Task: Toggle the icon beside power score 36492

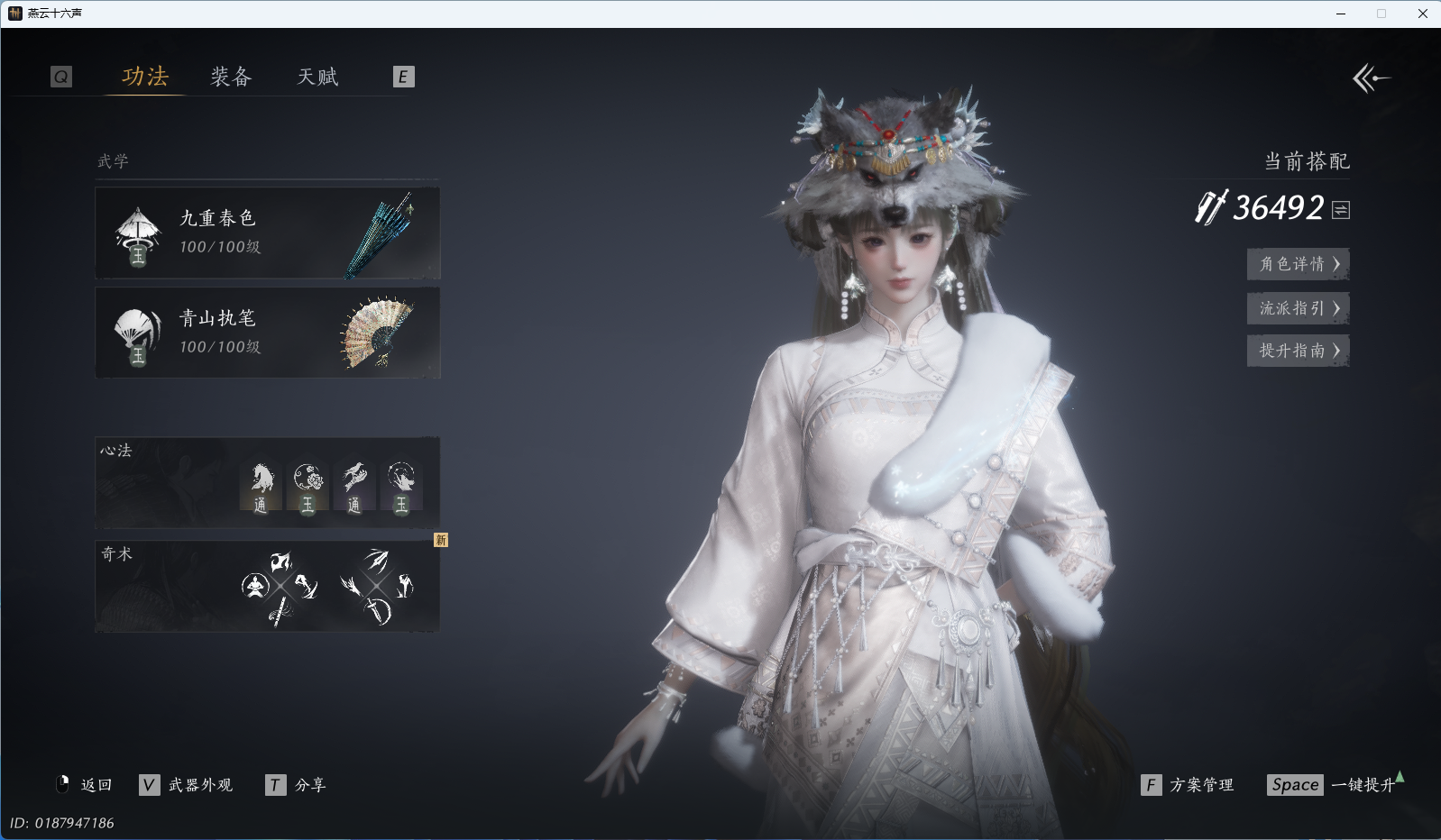Action: [x=1341, y=210]
